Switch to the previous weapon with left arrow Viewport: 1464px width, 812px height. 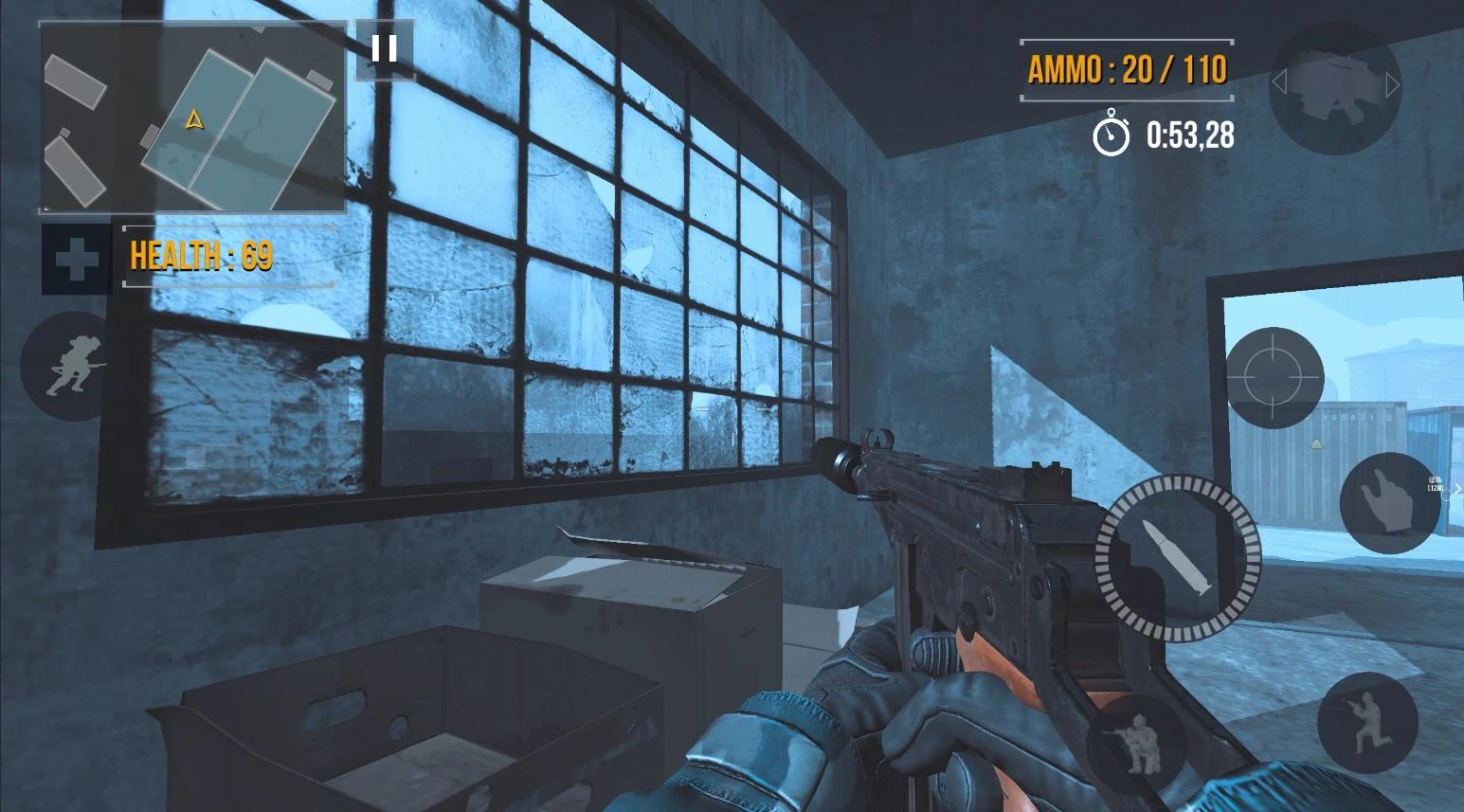click(1279, 83)
